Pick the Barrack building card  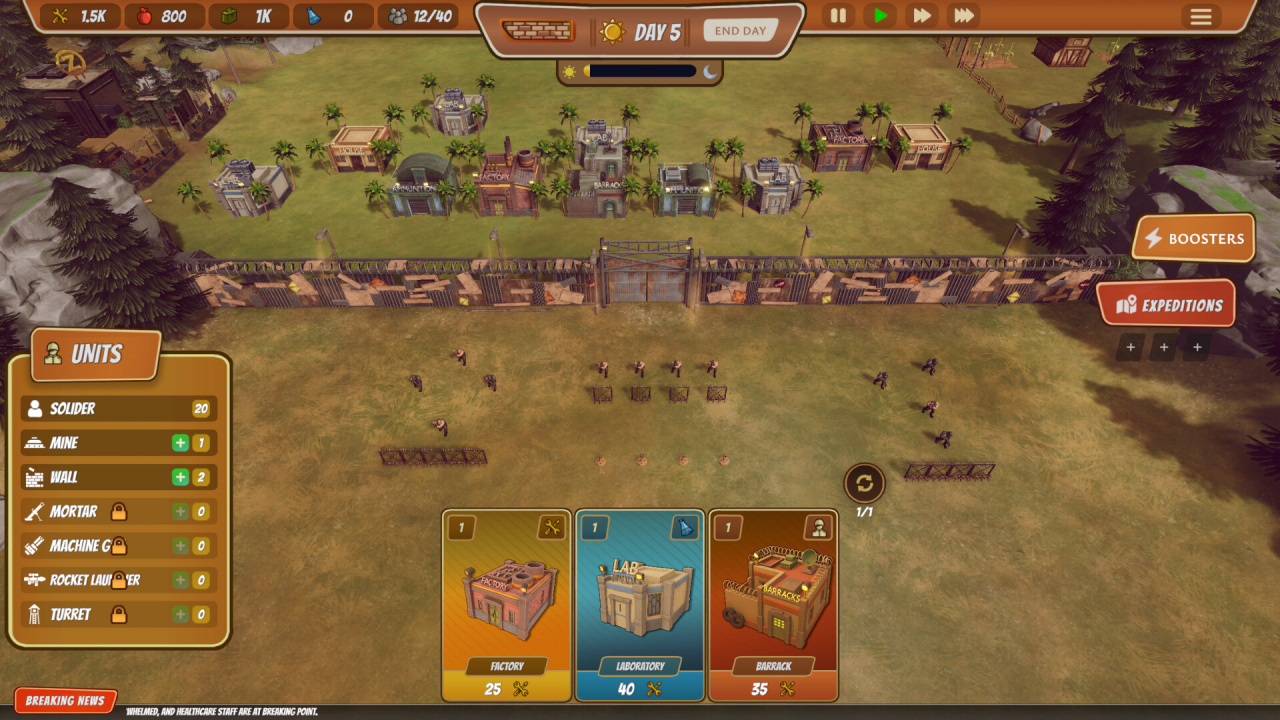coord(773,606)
